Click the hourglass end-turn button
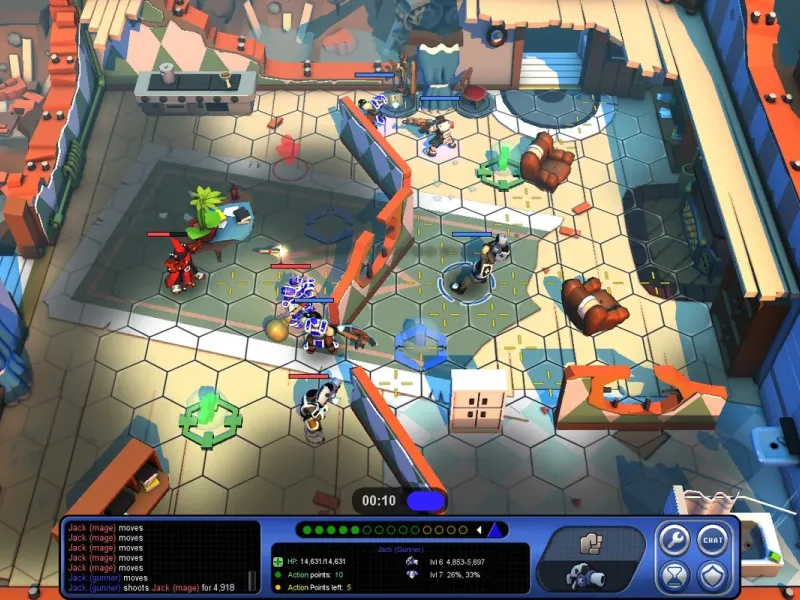This screenshot has width=800, height=600. [672, 576]
